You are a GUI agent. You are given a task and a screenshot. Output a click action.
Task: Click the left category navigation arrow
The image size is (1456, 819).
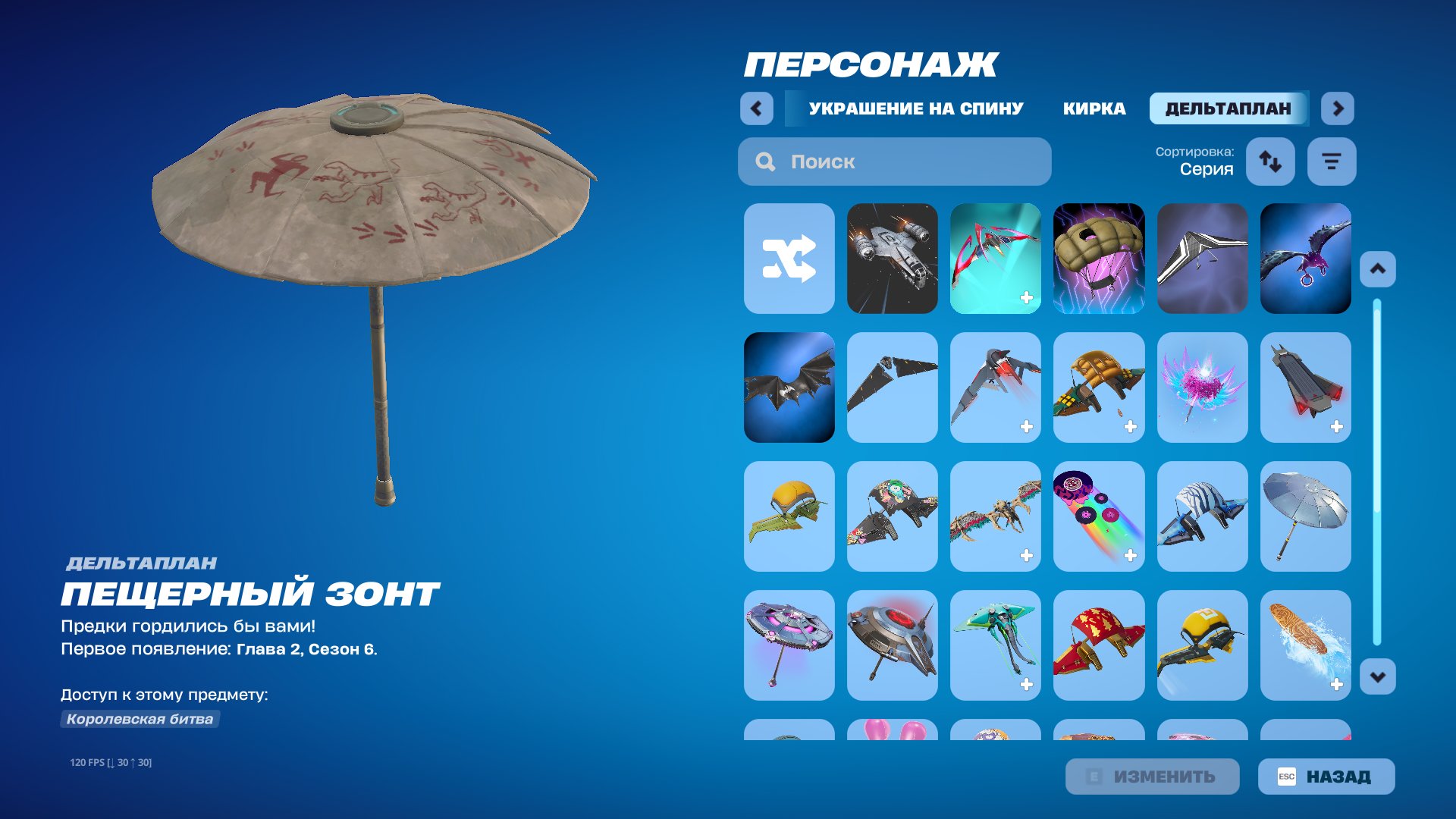click(x=755, y=108)
